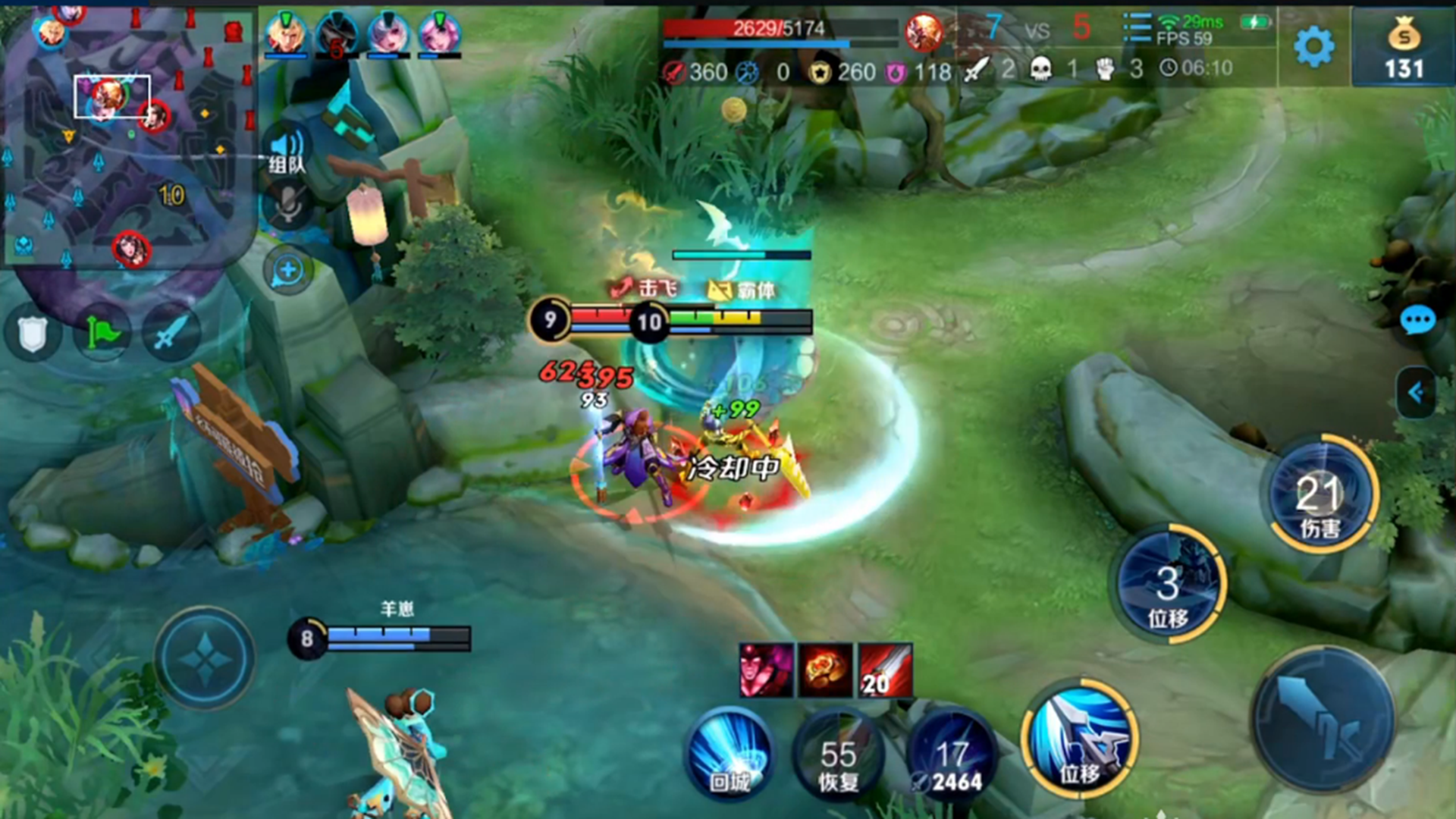Open the settings gear menu
The width and height of the screenshot is (1456, 819).
[x=1313, y=47]
